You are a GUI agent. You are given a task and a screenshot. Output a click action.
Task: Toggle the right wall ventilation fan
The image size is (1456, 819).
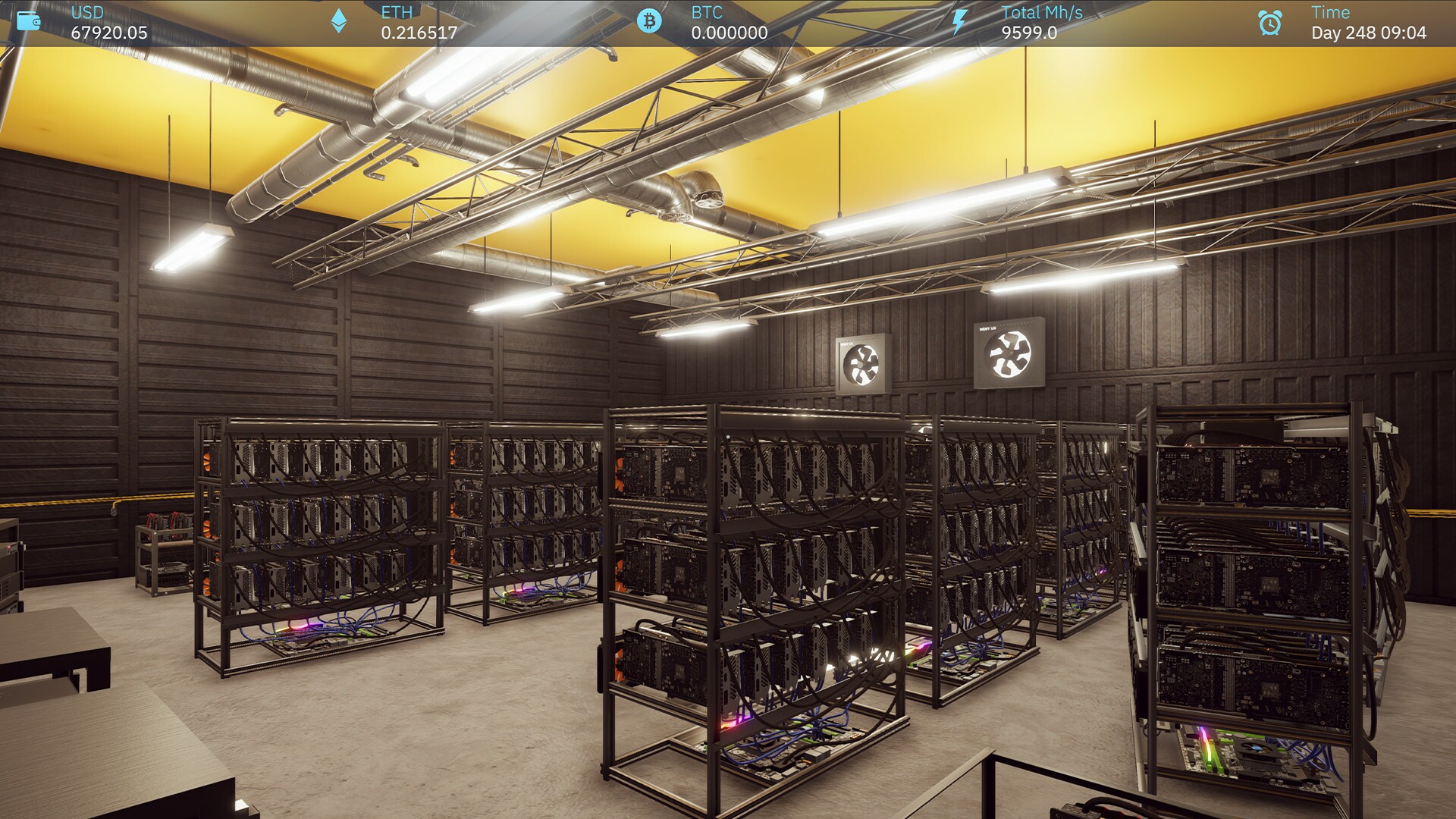[1009, 353]
